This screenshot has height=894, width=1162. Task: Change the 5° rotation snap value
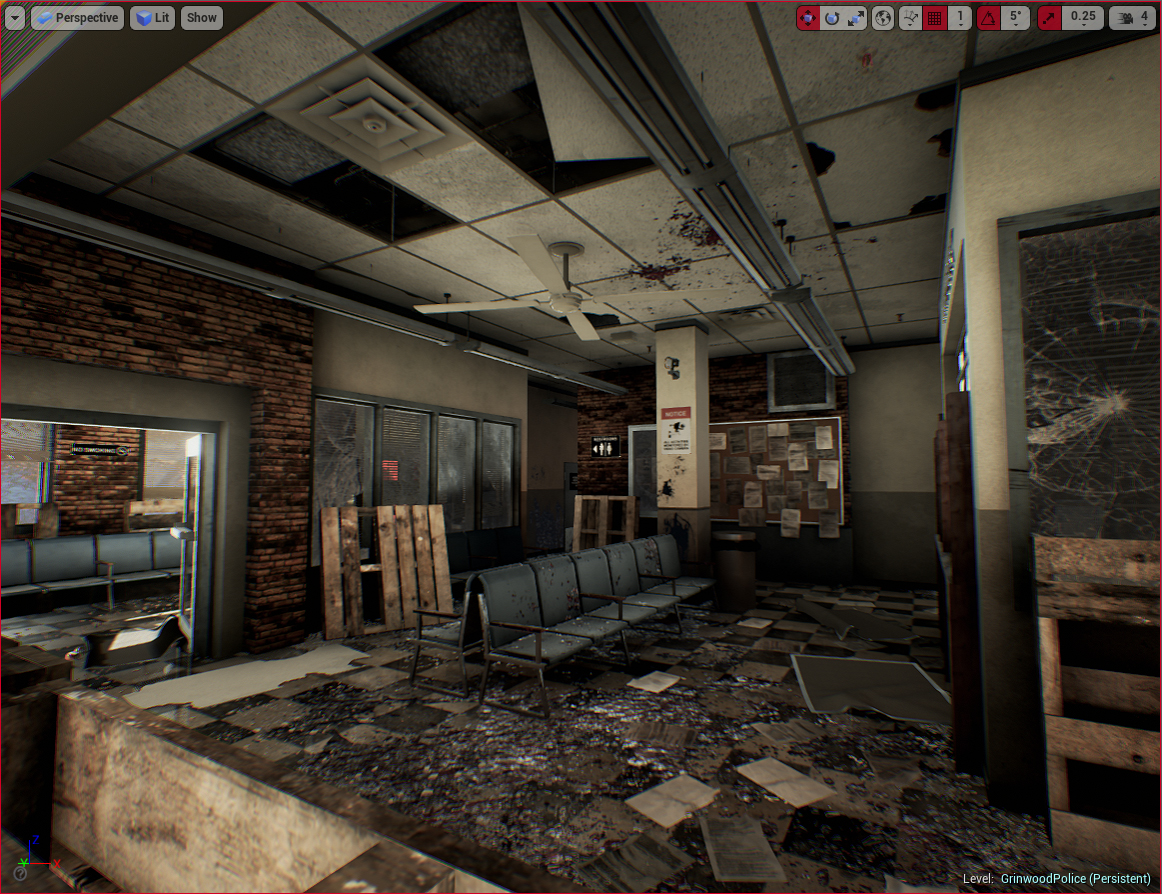pos(1016,17)
